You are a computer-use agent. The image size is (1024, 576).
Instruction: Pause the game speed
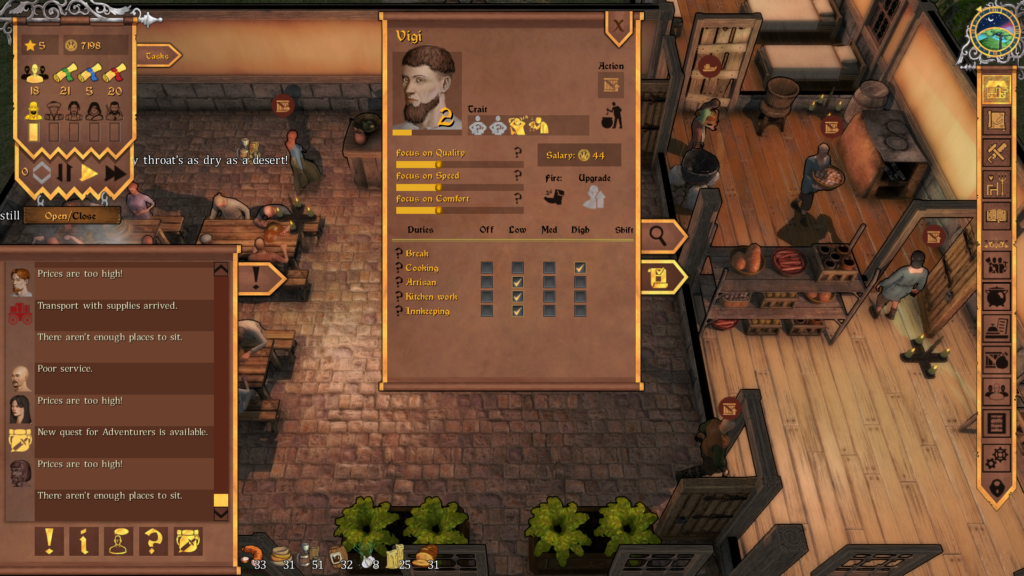pyautogui.click(x=64, y=172)
